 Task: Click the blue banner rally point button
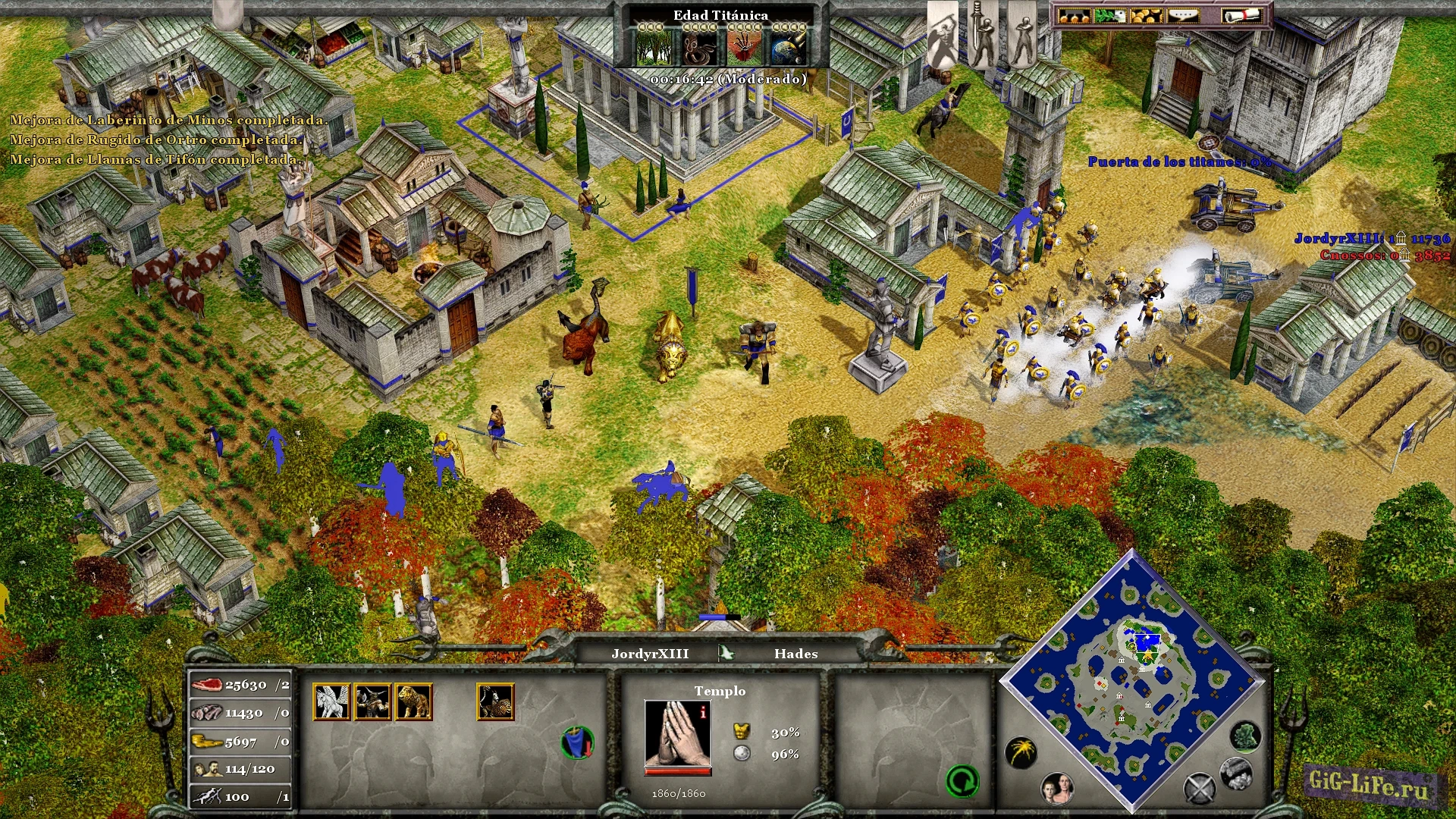tap(578, 742)
